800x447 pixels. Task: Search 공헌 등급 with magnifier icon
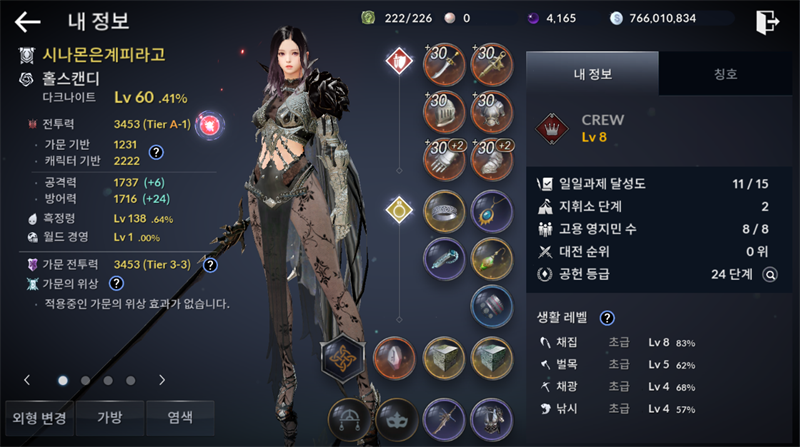point(770,273)
